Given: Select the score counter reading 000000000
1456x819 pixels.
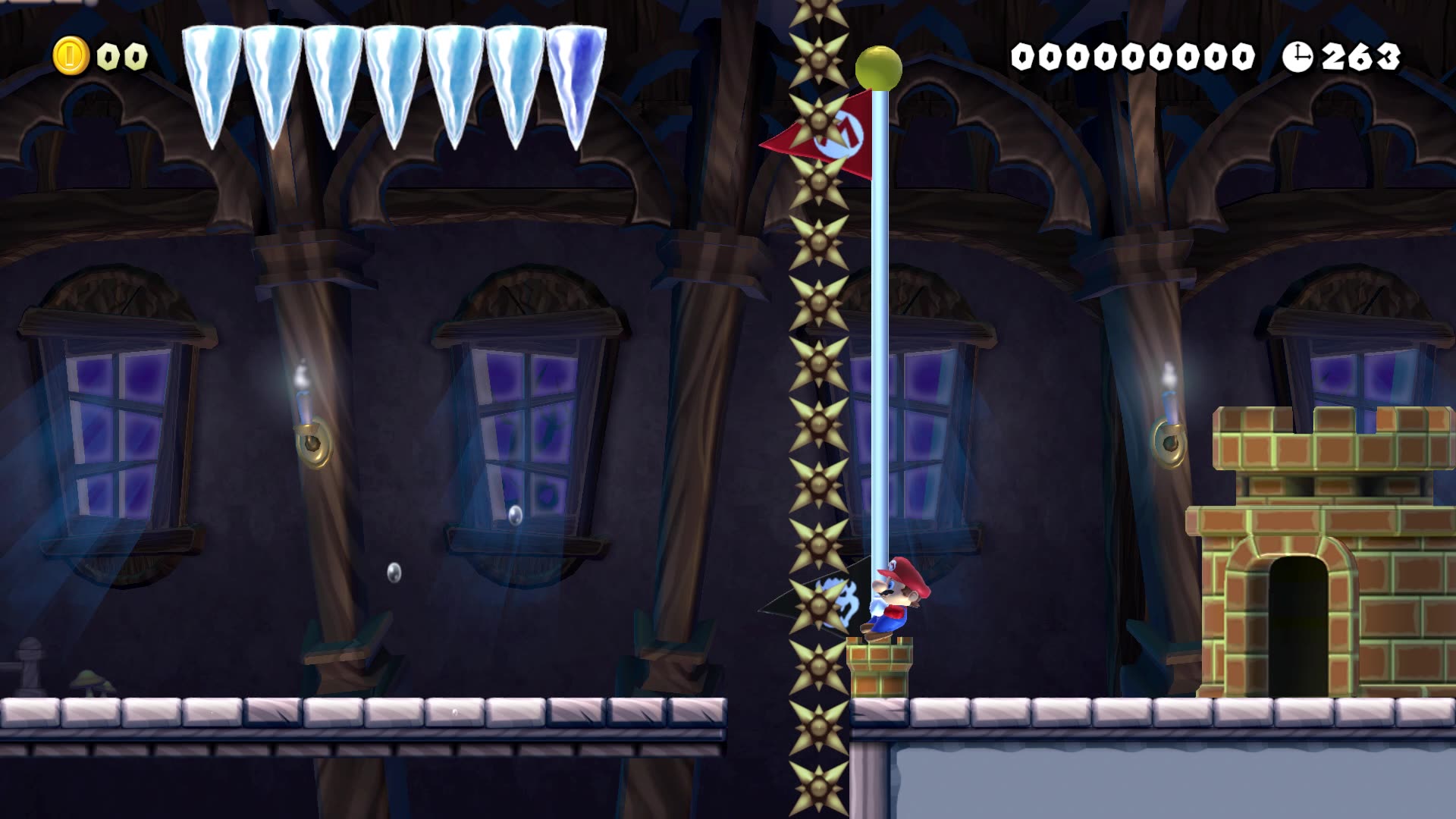Looking at the screenshot, I should point(1133,55).
